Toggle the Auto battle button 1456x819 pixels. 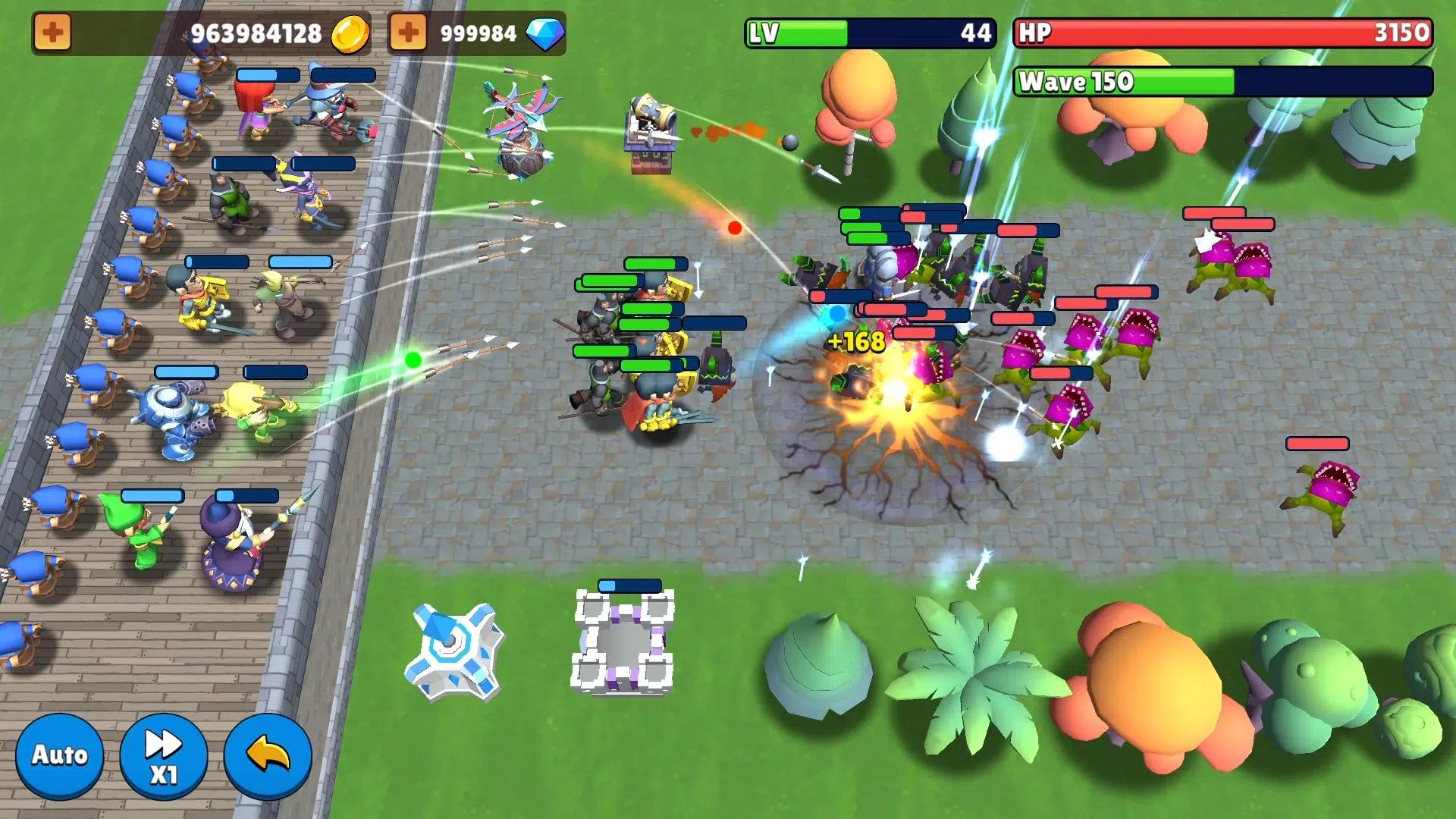coord(59,755)
